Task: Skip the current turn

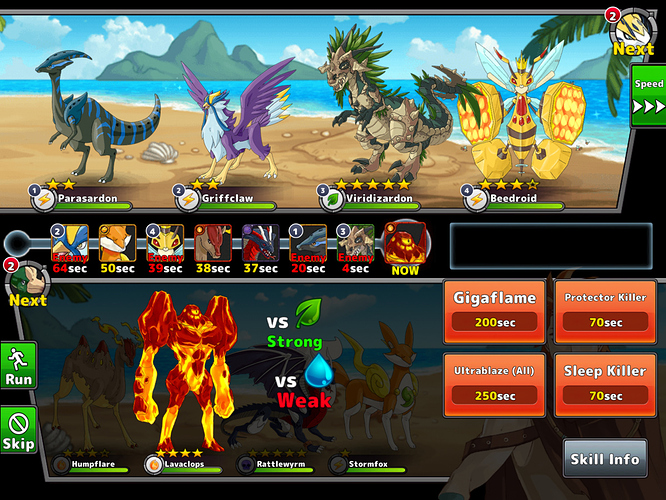Action: [x=18, y=429]
